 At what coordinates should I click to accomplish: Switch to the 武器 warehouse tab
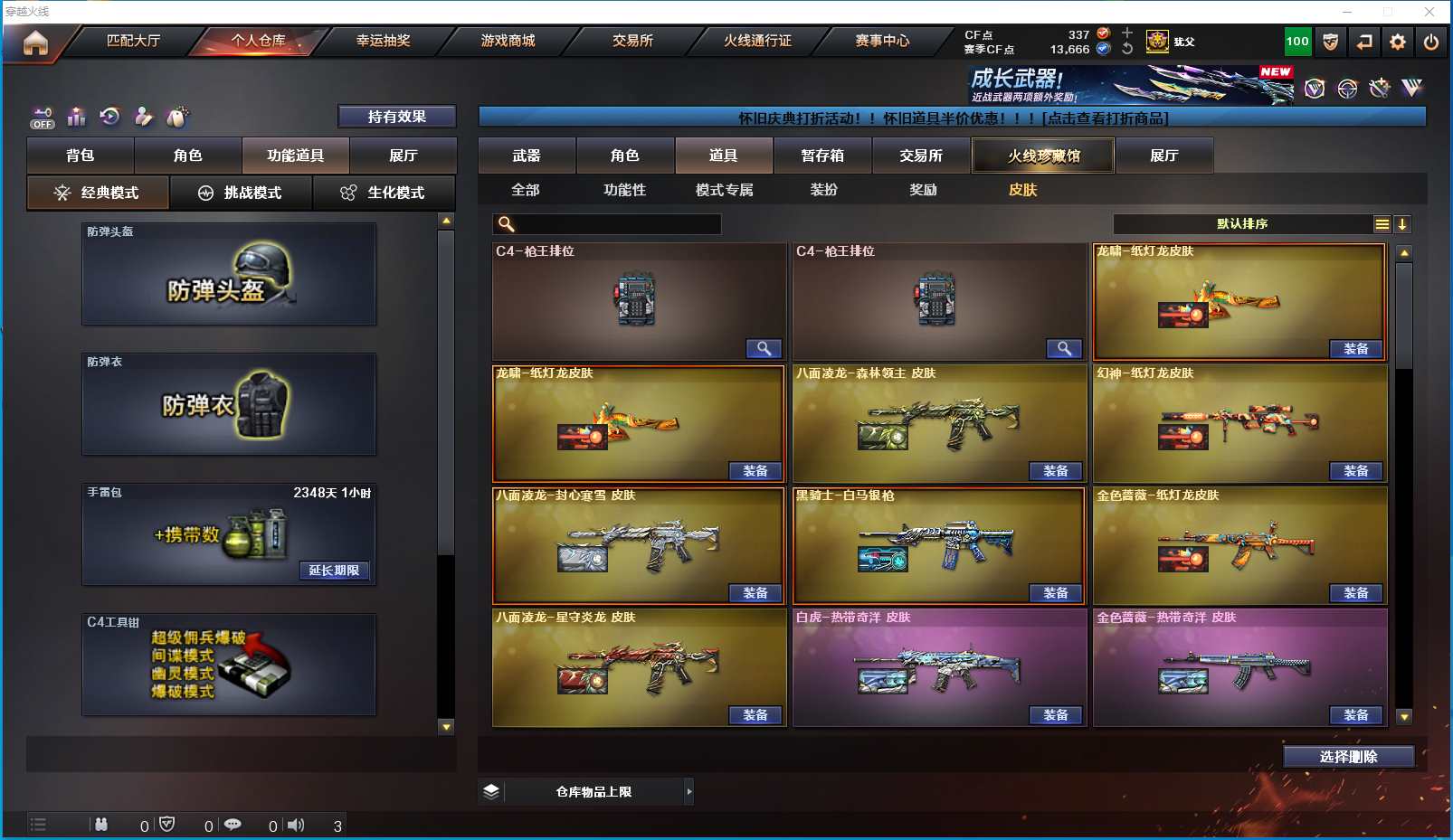point(527,156)
